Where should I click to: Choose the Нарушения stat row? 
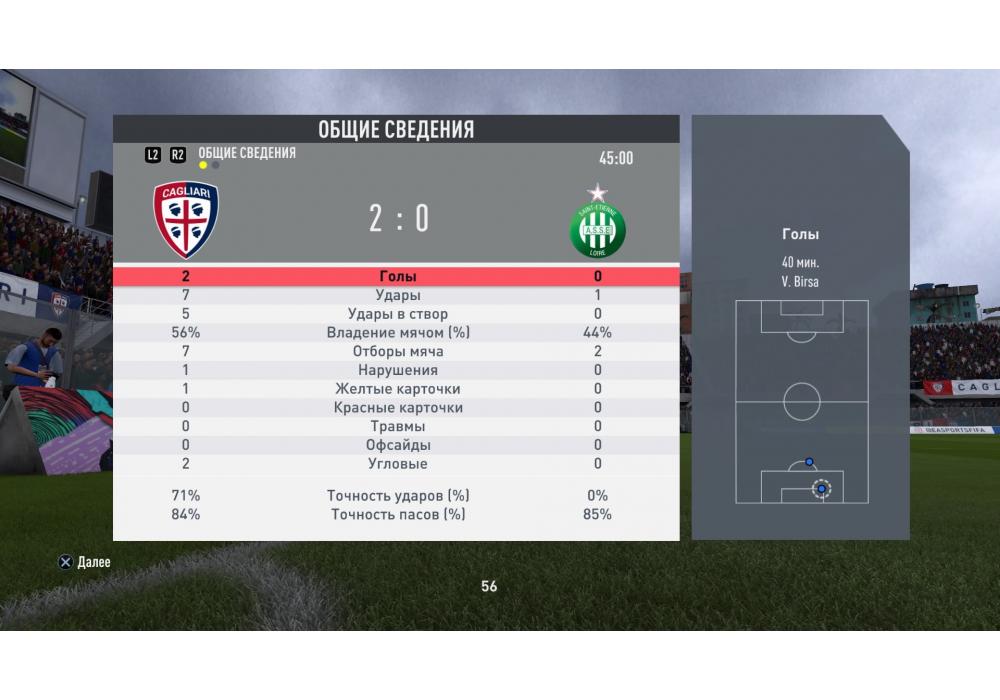tap(397, 371)
